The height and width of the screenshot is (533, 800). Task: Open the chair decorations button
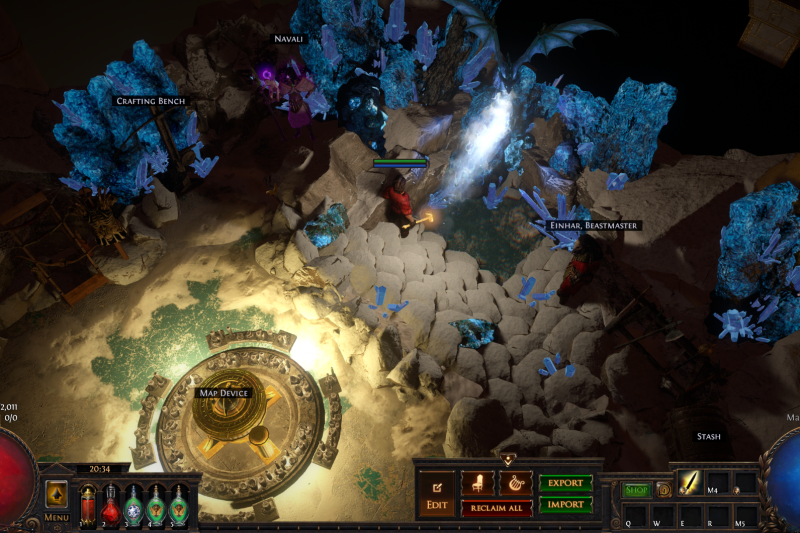477,483
